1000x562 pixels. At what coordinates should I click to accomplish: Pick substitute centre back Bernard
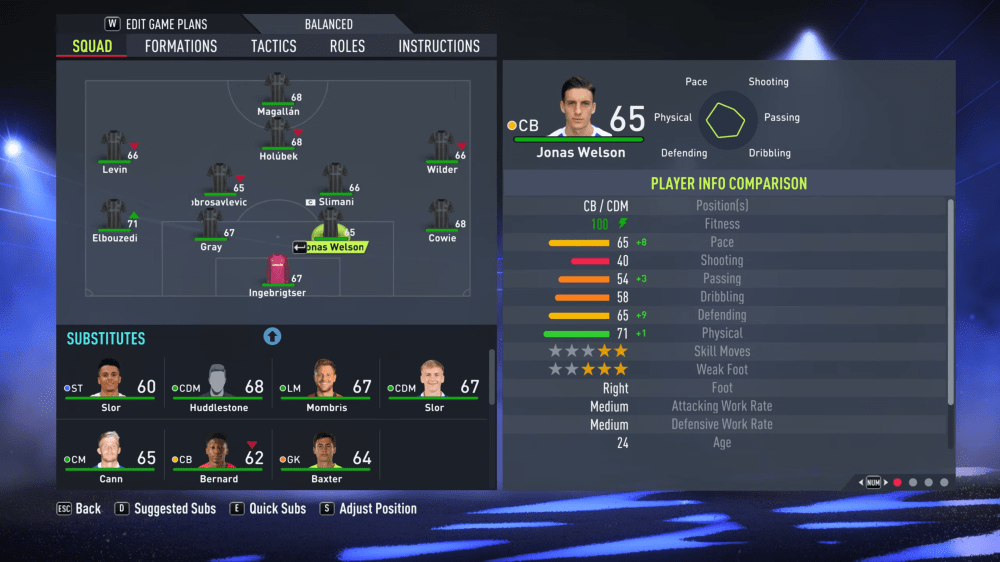pos(218,456)
